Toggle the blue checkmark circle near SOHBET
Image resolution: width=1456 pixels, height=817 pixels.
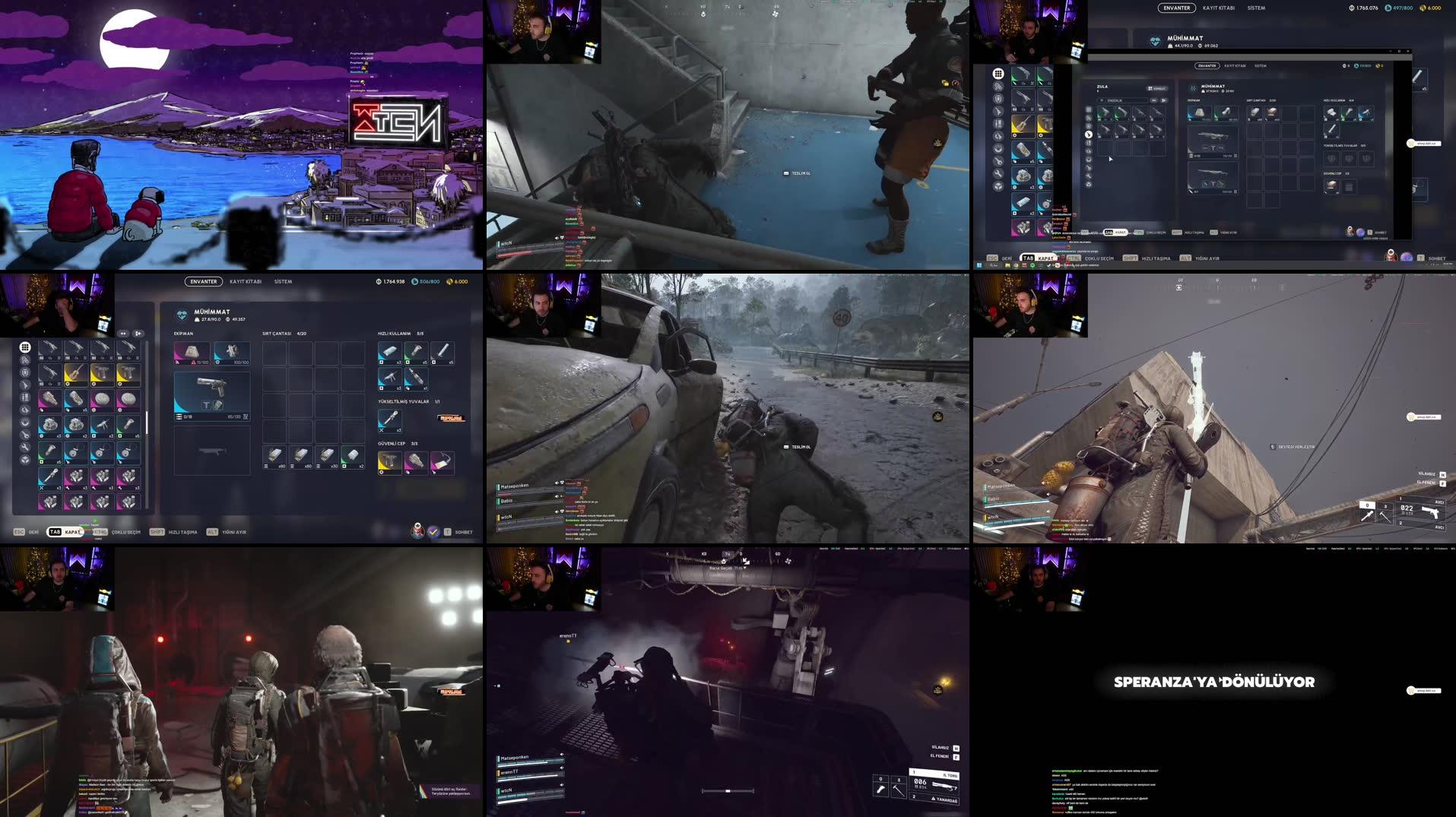(x=433, y=532)
